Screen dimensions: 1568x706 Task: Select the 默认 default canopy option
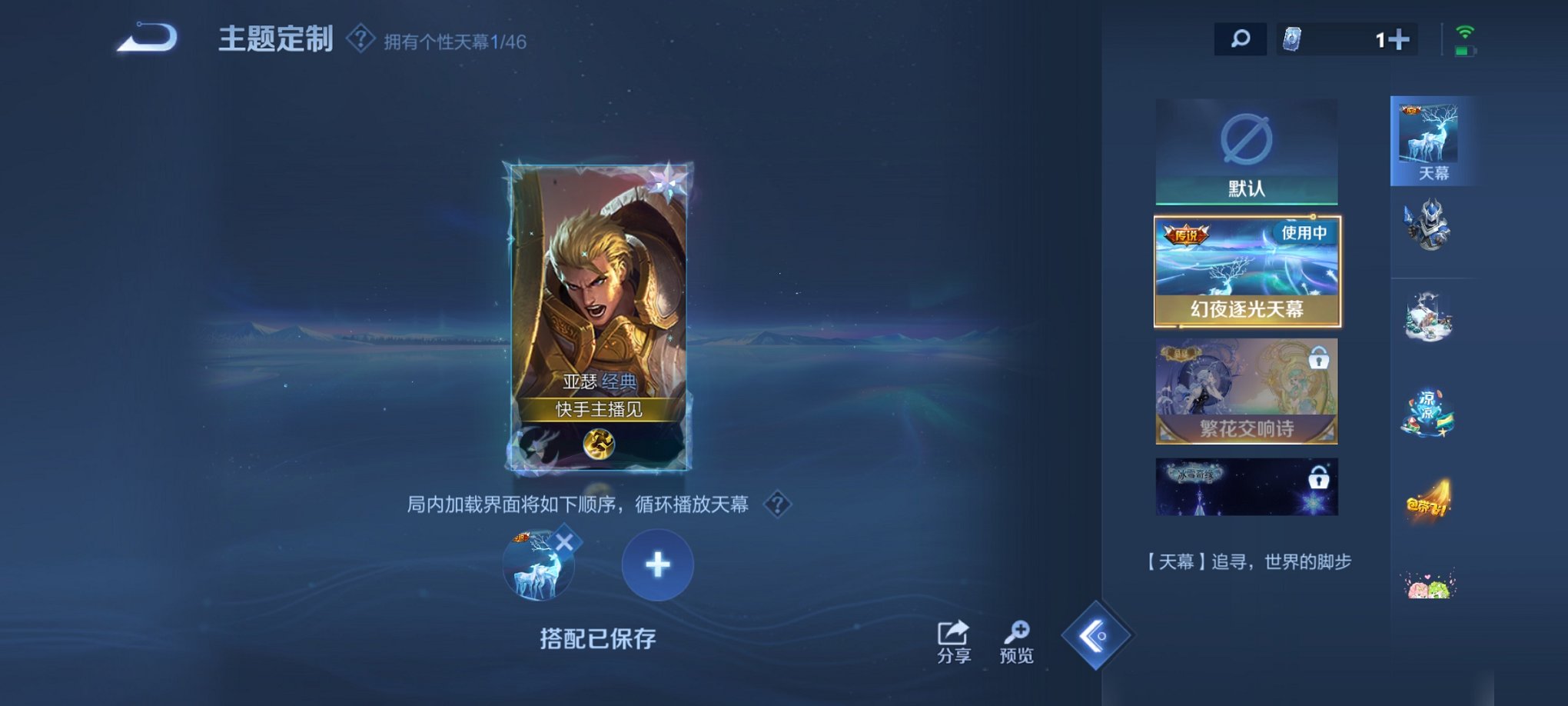click(x=1245, y=152)
